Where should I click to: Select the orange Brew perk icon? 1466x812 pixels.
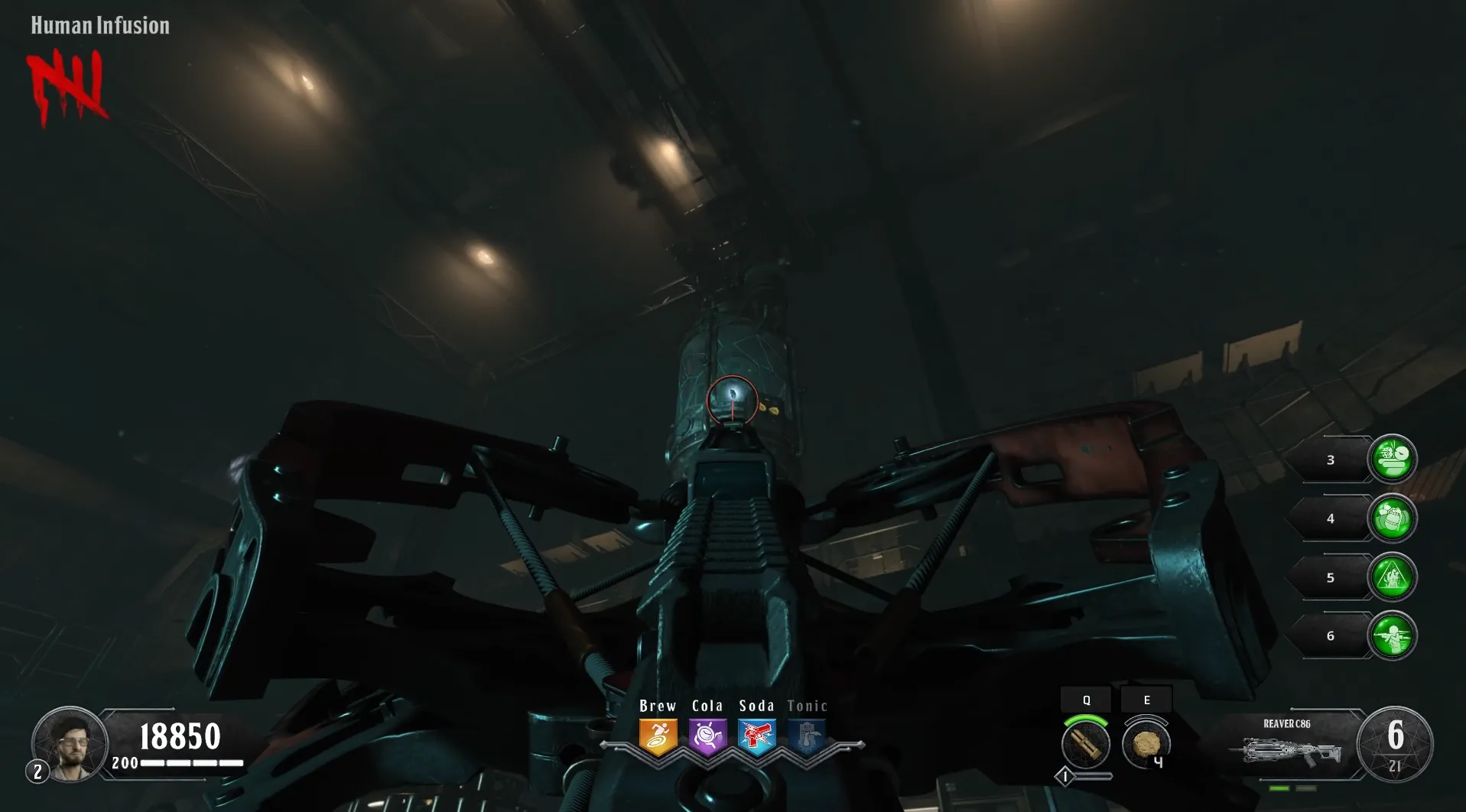click(658, 736)
